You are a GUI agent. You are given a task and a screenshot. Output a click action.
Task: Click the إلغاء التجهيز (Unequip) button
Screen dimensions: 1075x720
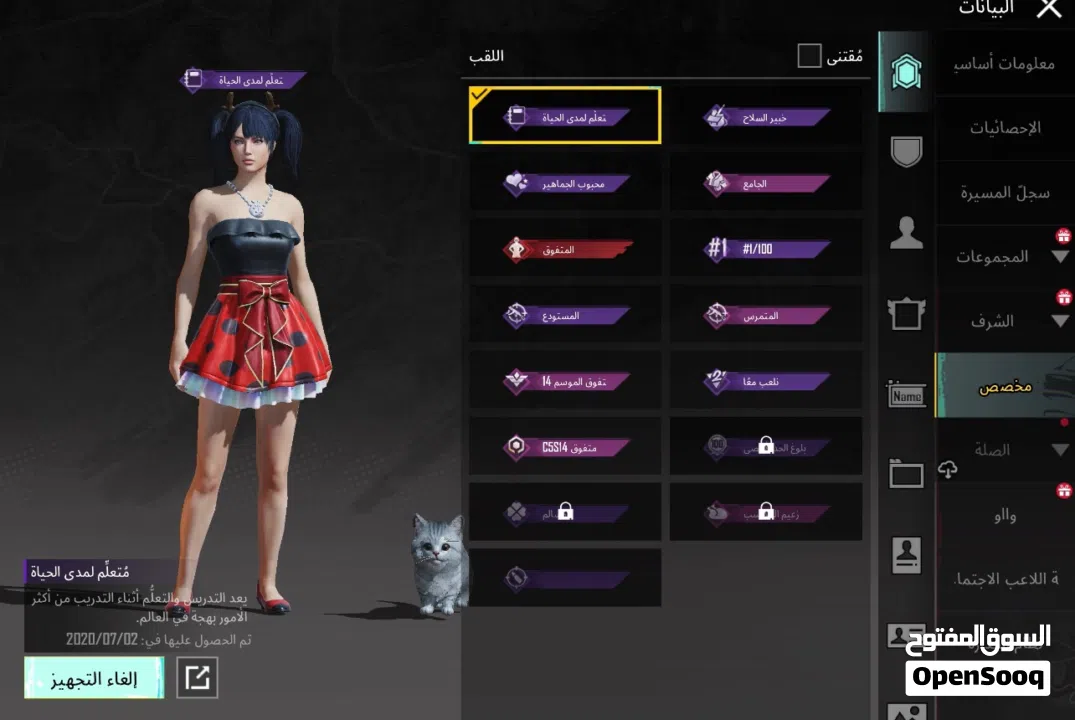click(94, 677)
